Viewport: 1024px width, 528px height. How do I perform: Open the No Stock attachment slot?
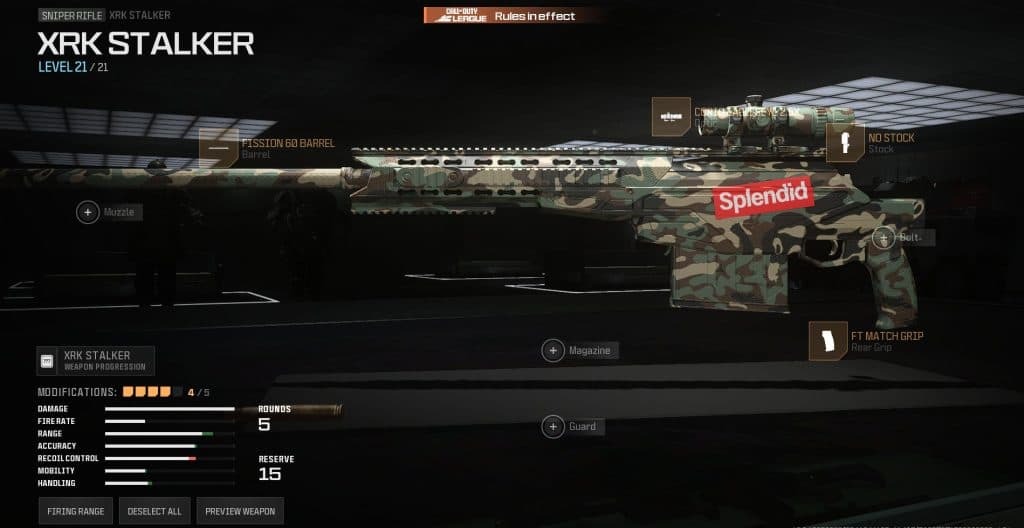[x=846, y=143]
